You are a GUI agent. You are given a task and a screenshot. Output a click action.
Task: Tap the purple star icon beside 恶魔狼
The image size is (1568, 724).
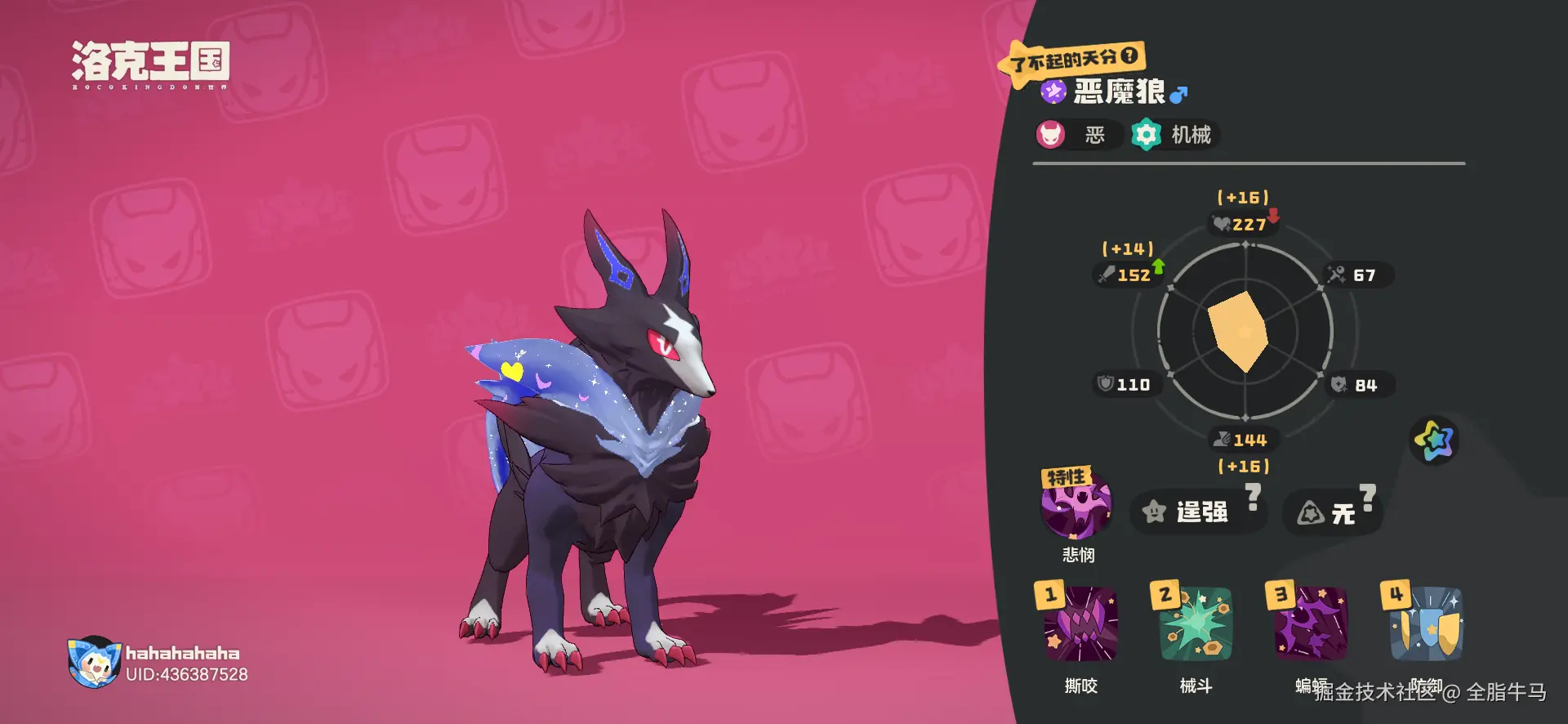(x=1053, y=91)
